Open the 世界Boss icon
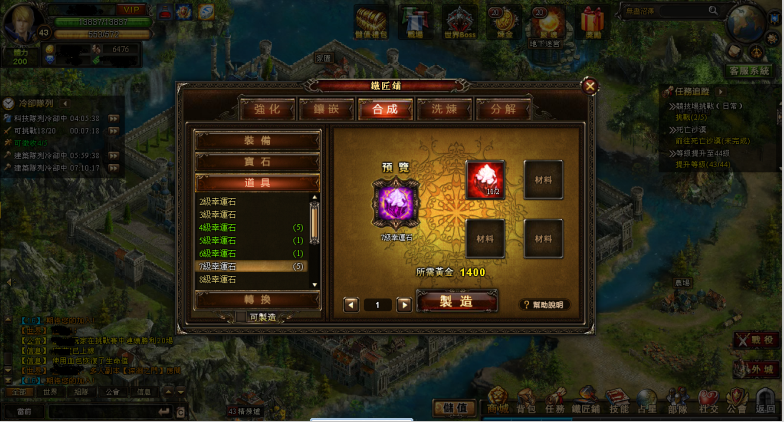This screenshot has height=422, width=784. (459, 22)
